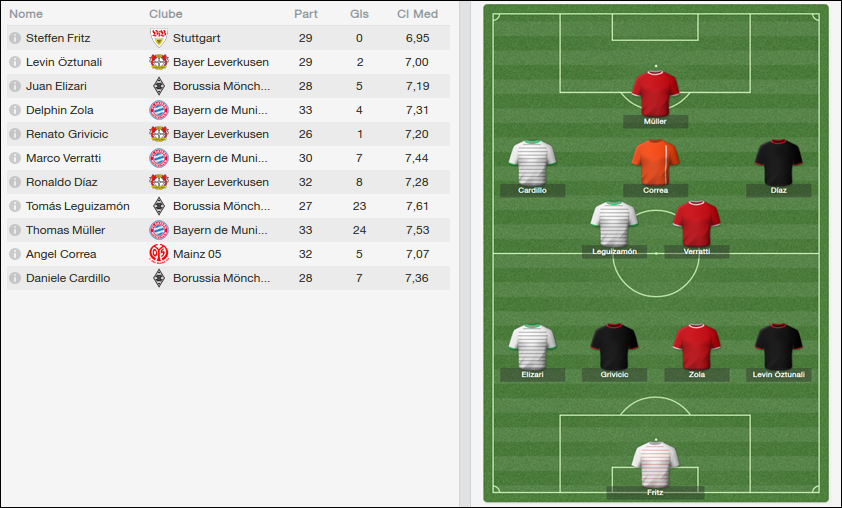Select Verratti's red shirt on pitch
The width and height of the screenshot is (842, 508).
click(x=696, y=223)
